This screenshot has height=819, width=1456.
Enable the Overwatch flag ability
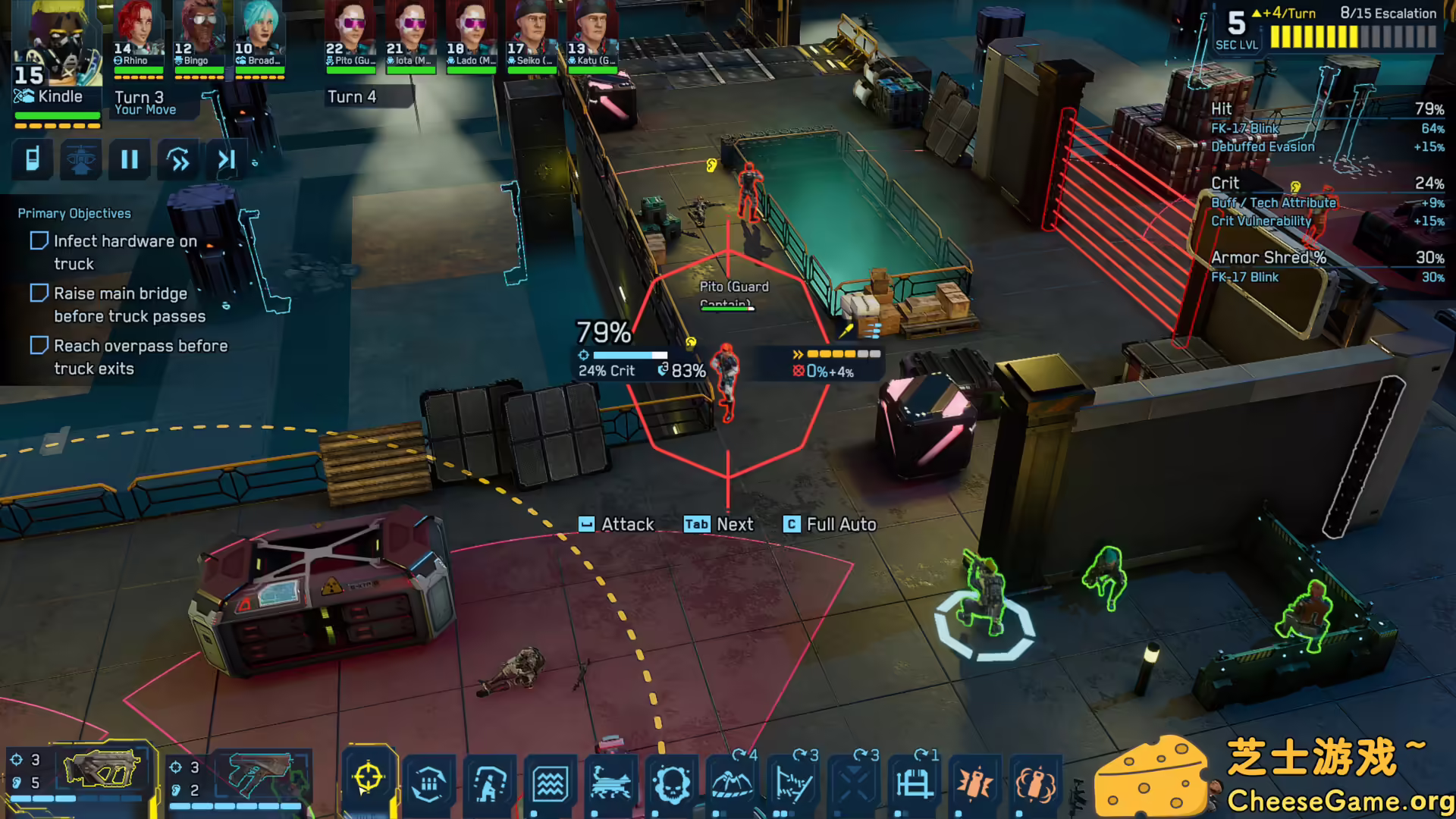pos(792,785)
